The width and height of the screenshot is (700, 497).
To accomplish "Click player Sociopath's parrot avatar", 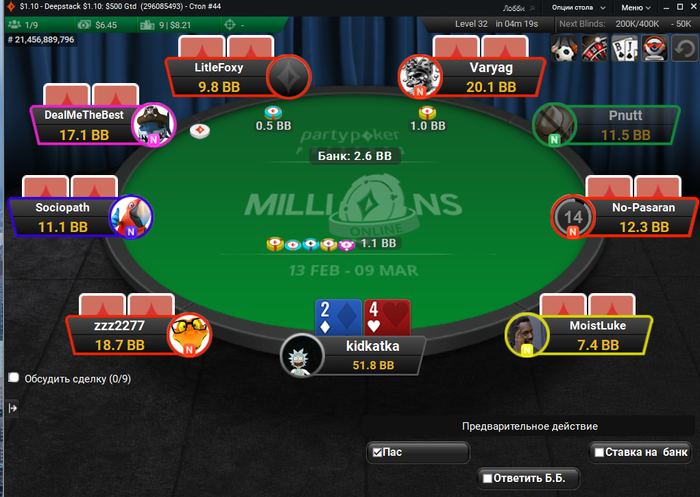I will 131,215.
